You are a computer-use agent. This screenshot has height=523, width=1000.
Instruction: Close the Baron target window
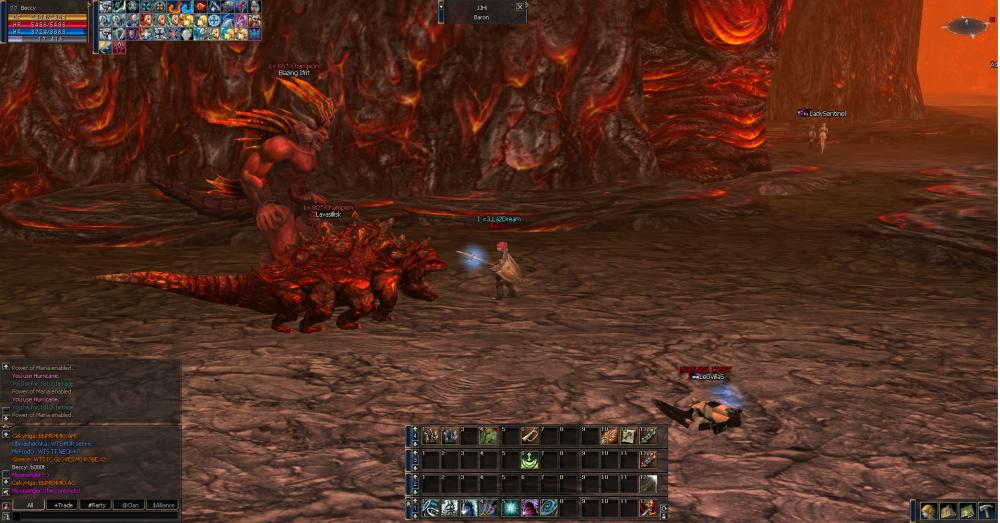tap(520, 7)
